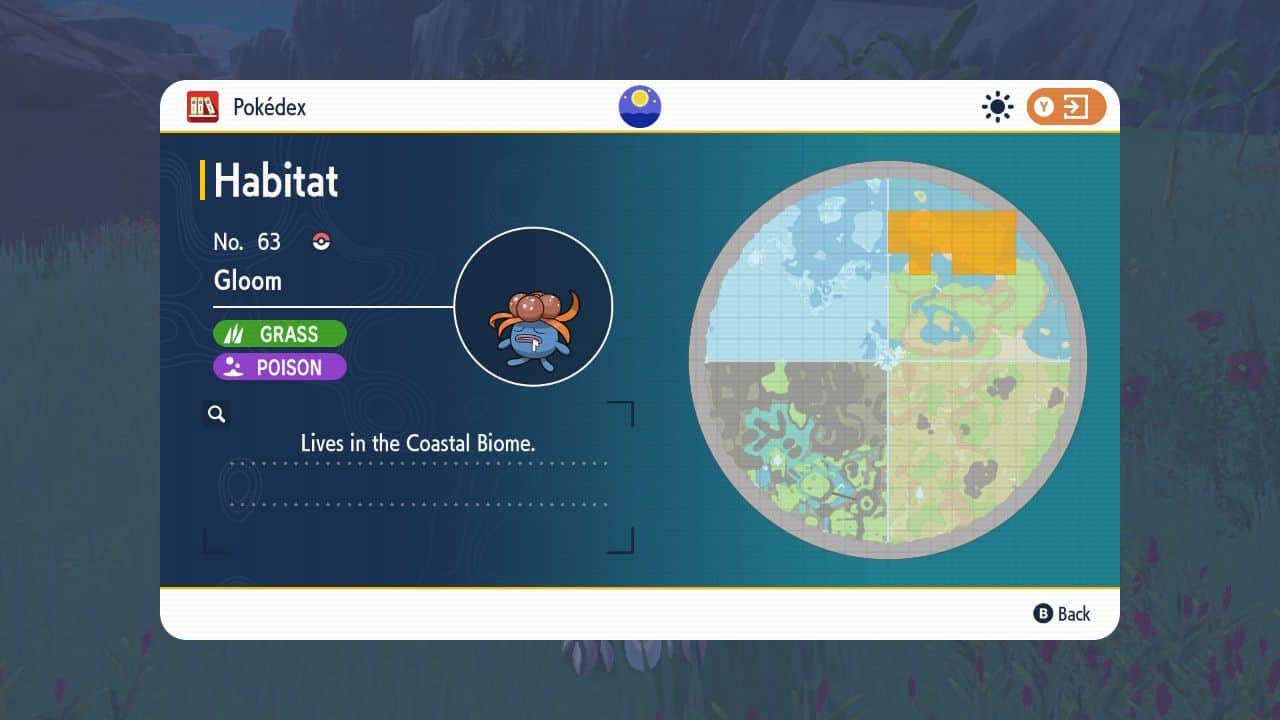Click the magnifying glass icon
Screen dimensions: 1280x720
(x=216, y=414)
